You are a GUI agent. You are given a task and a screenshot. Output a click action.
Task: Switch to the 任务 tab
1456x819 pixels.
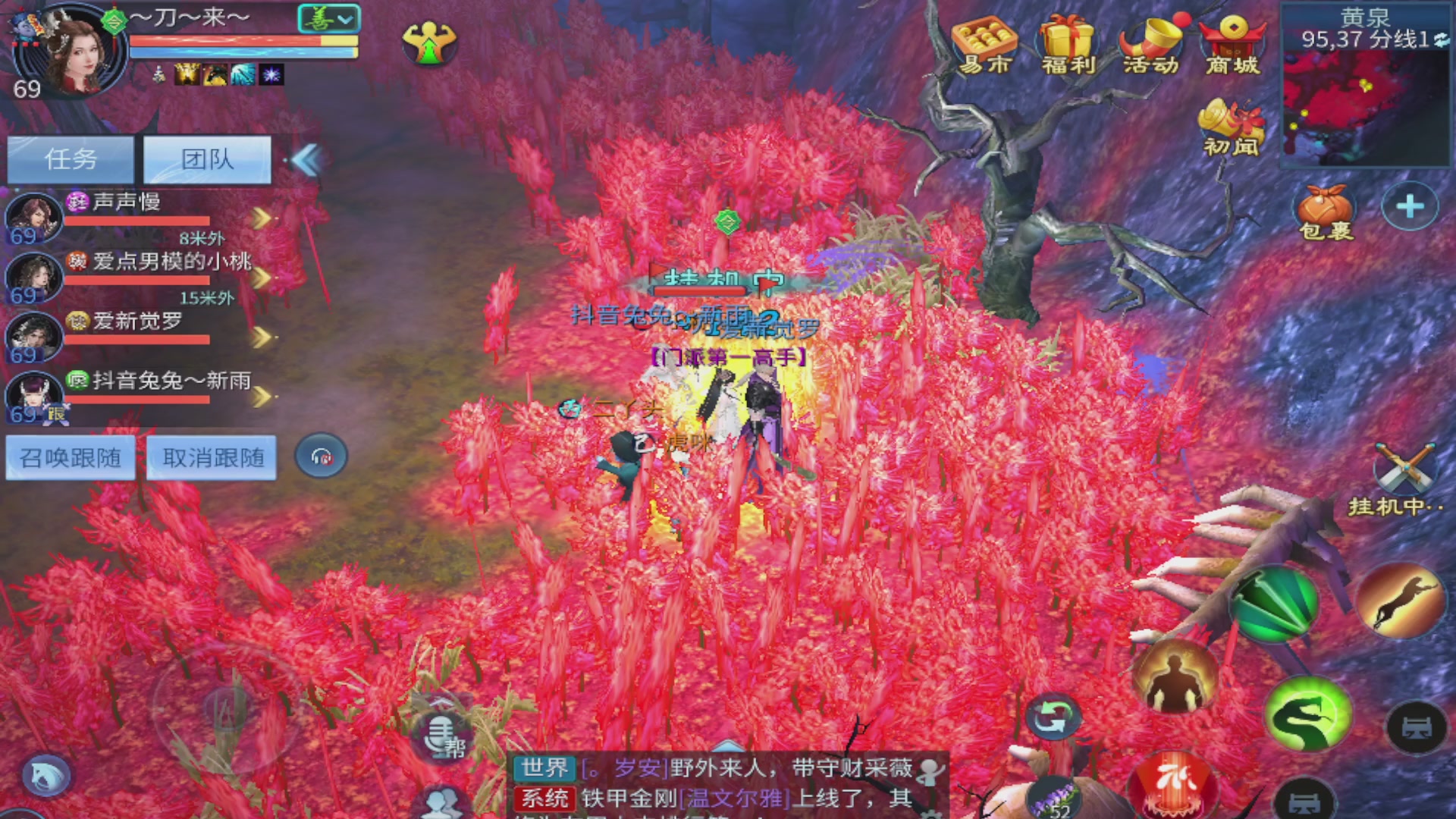point(70,159)
